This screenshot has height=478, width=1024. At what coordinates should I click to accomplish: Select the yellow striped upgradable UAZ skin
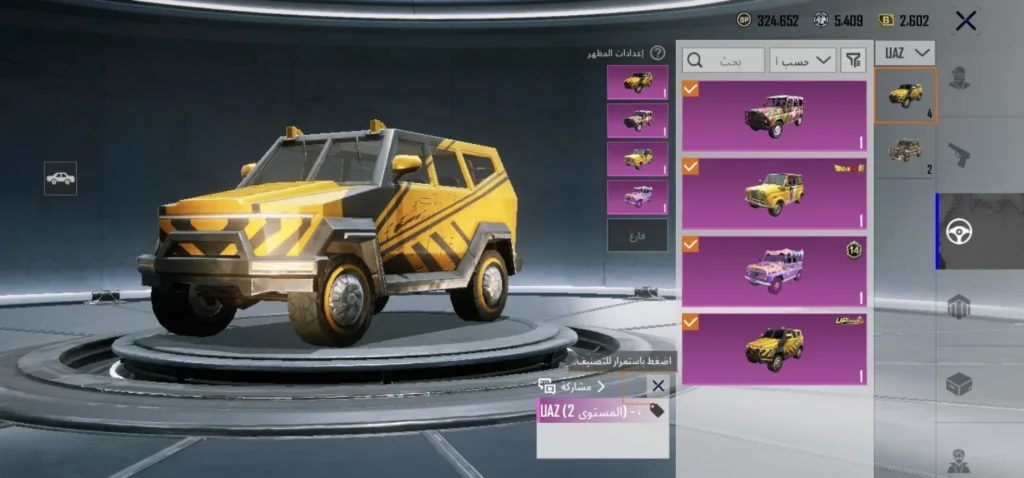coord(774,348)
